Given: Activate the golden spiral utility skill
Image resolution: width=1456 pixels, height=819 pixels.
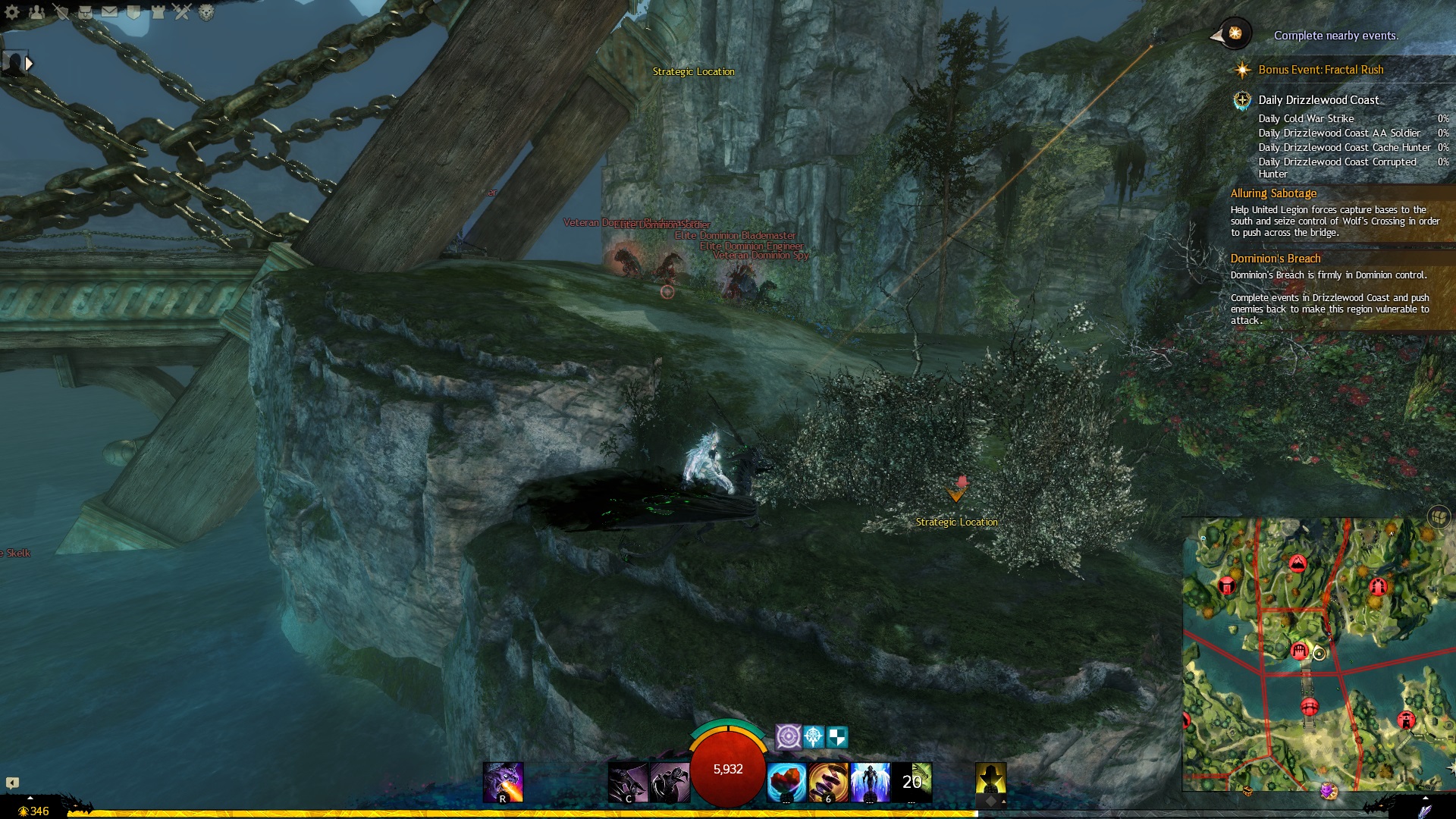Looking at the screenshot, I should [828, 782].
